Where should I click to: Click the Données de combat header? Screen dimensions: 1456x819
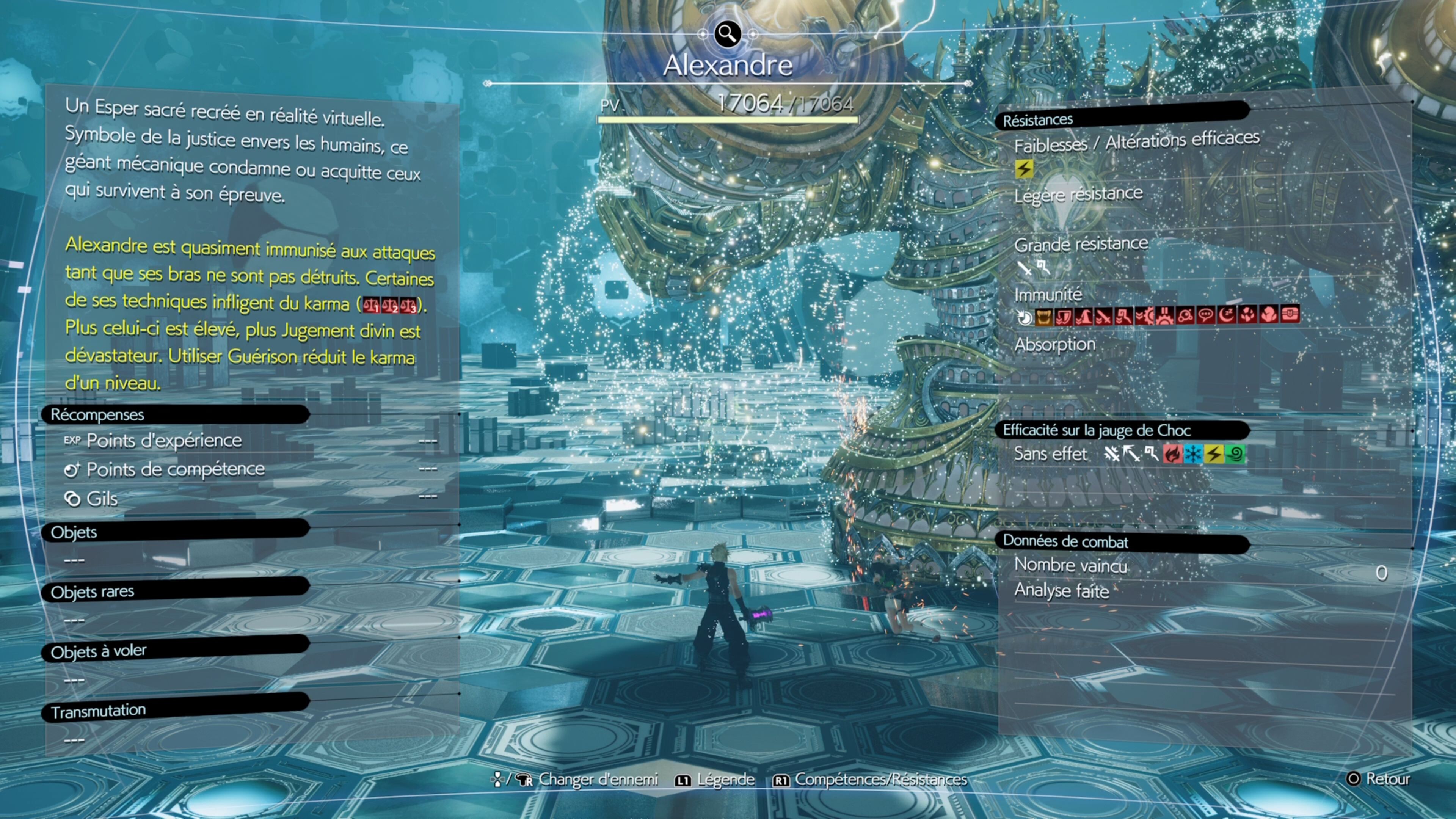coord(1065,541)
